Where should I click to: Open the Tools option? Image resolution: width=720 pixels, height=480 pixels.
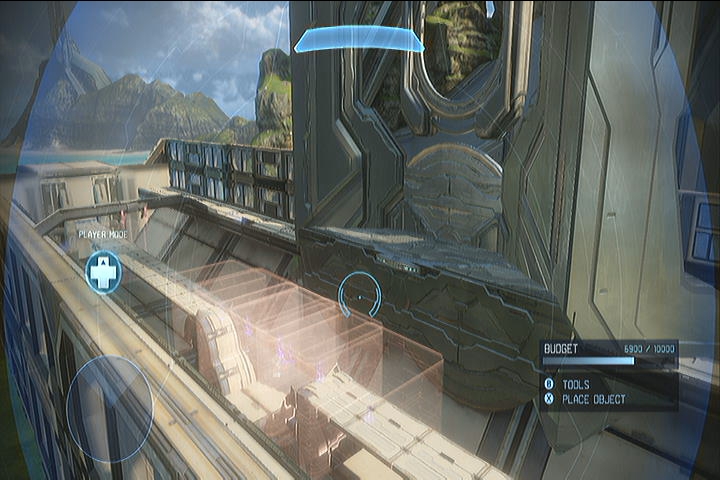[x=575, y=383]
